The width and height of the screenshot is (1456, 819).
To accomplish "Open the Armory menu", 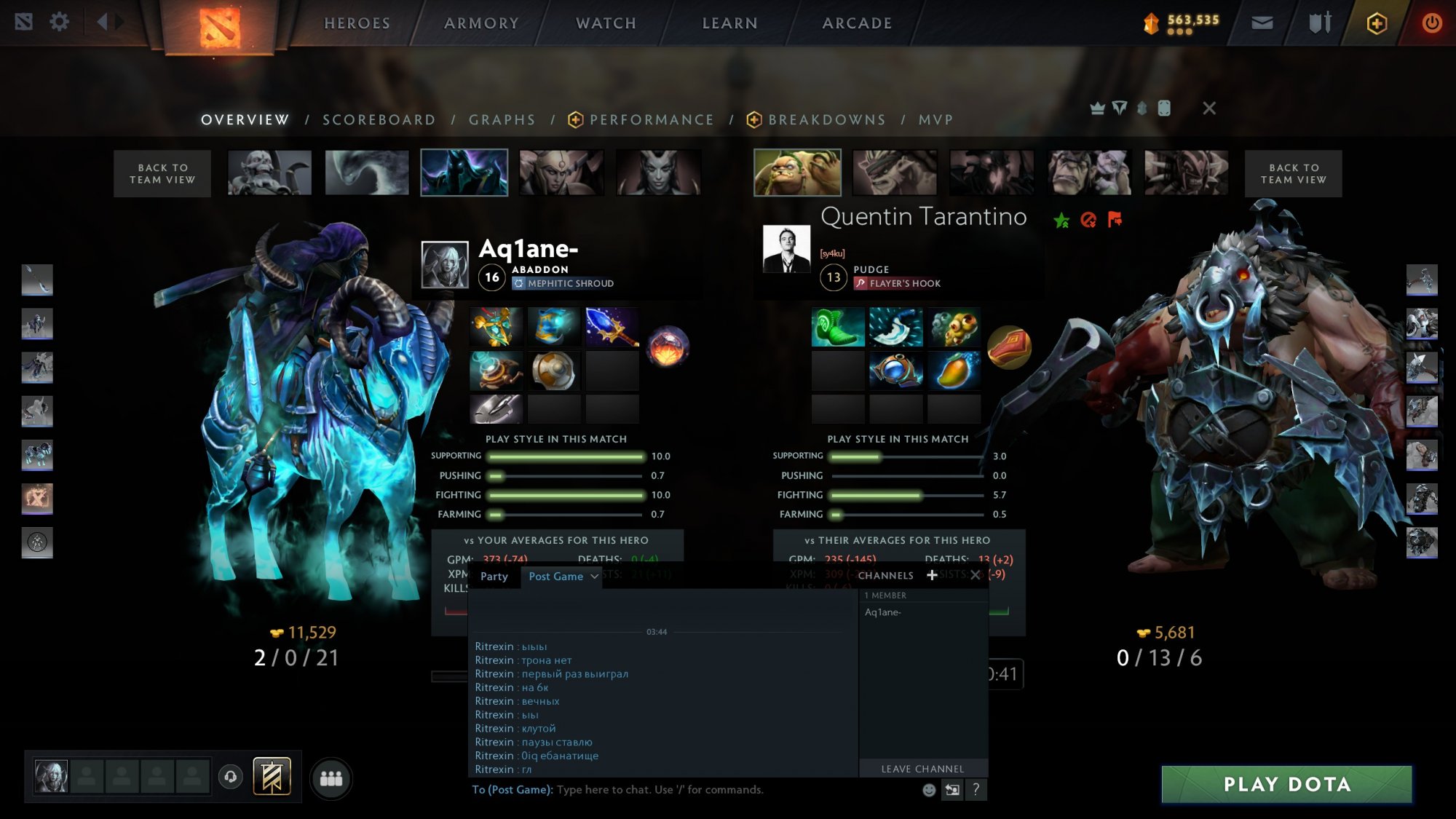I will coord(481,23).
